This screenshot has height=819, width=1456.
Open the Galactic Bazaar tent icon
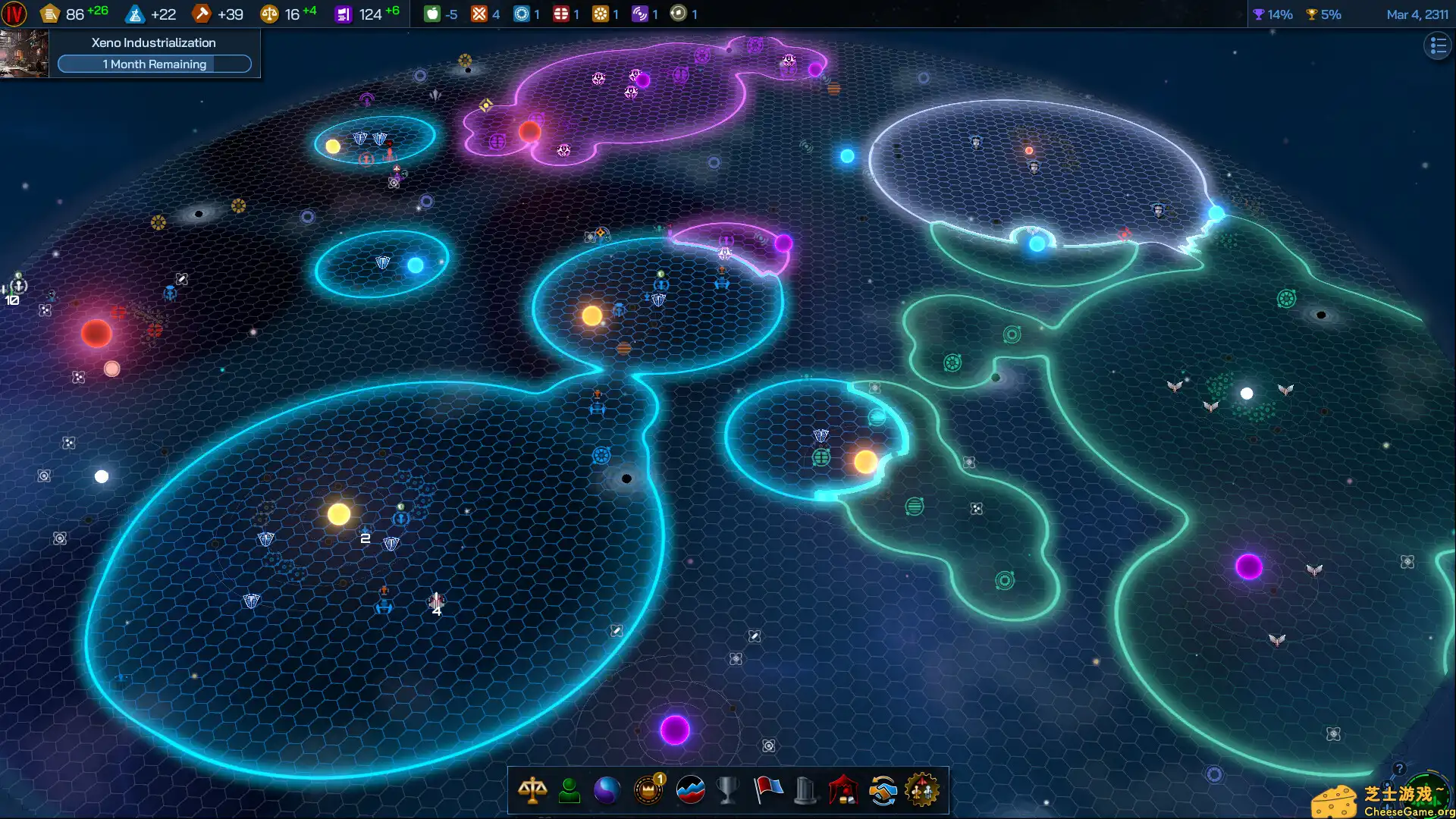click(844, 790)
